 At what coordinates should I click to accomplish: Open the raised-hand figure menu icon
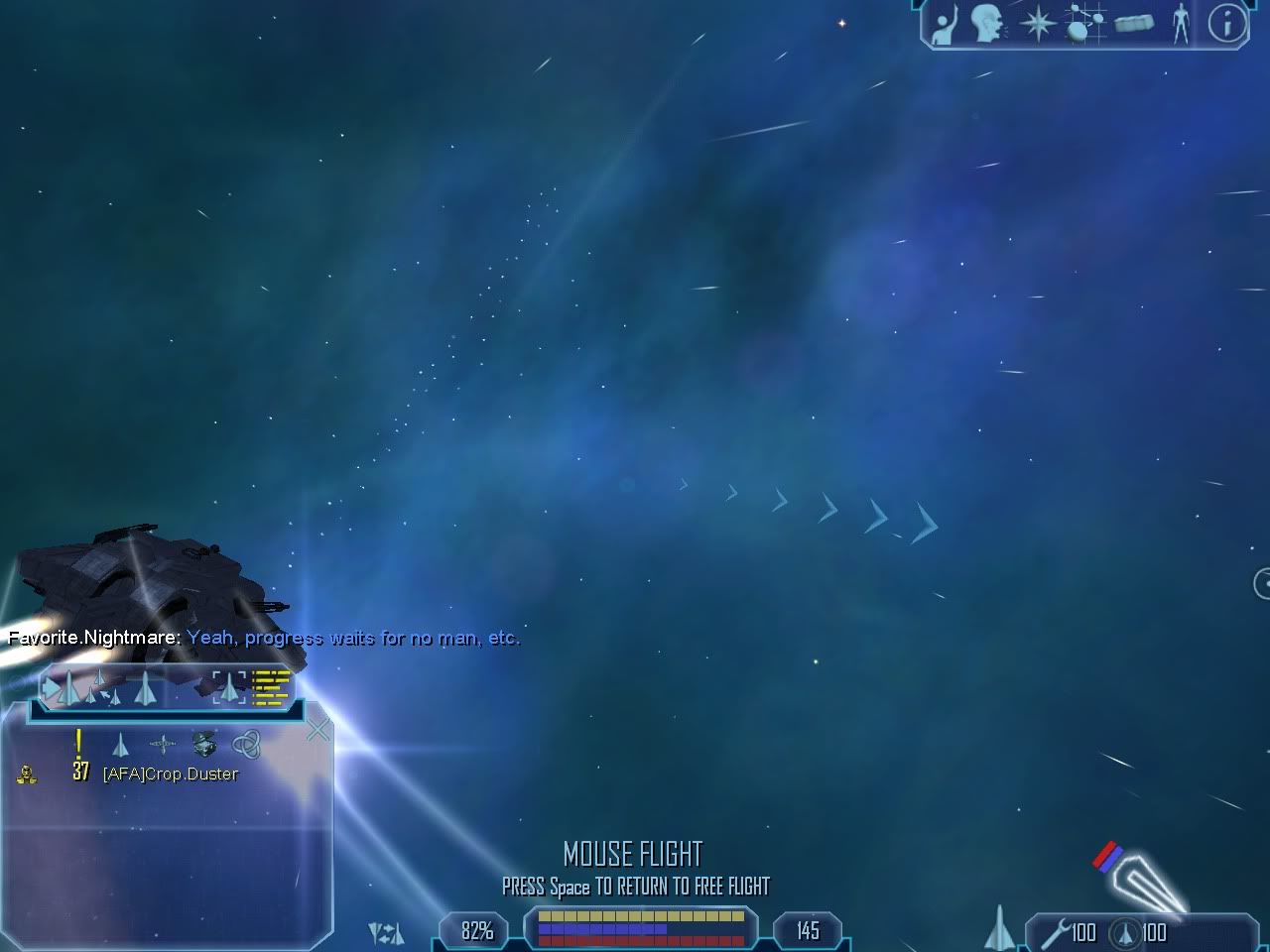tap(944, 25)
